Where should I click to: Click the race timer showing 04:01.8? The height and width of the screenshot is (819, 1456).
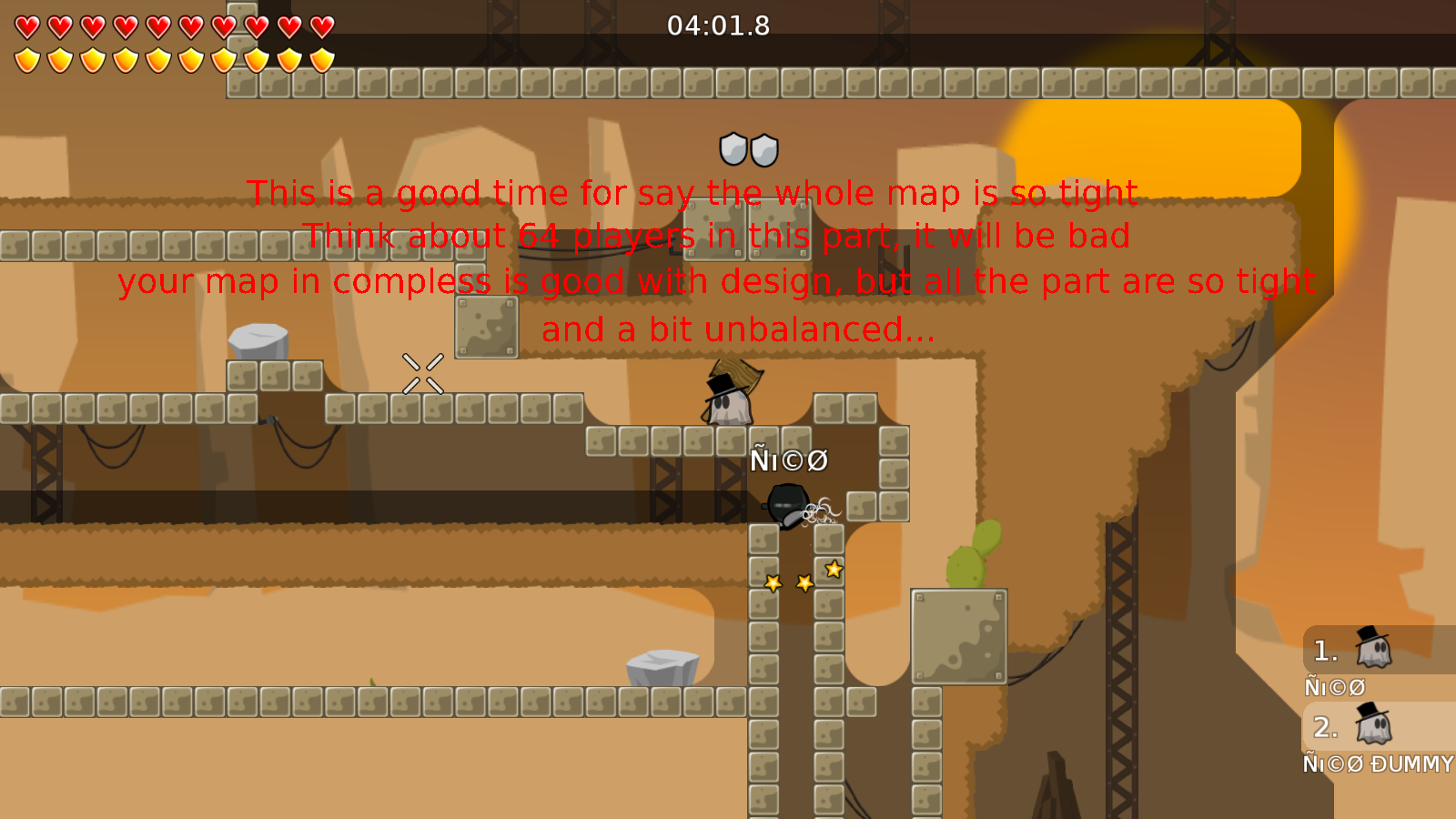click(717, 26)
